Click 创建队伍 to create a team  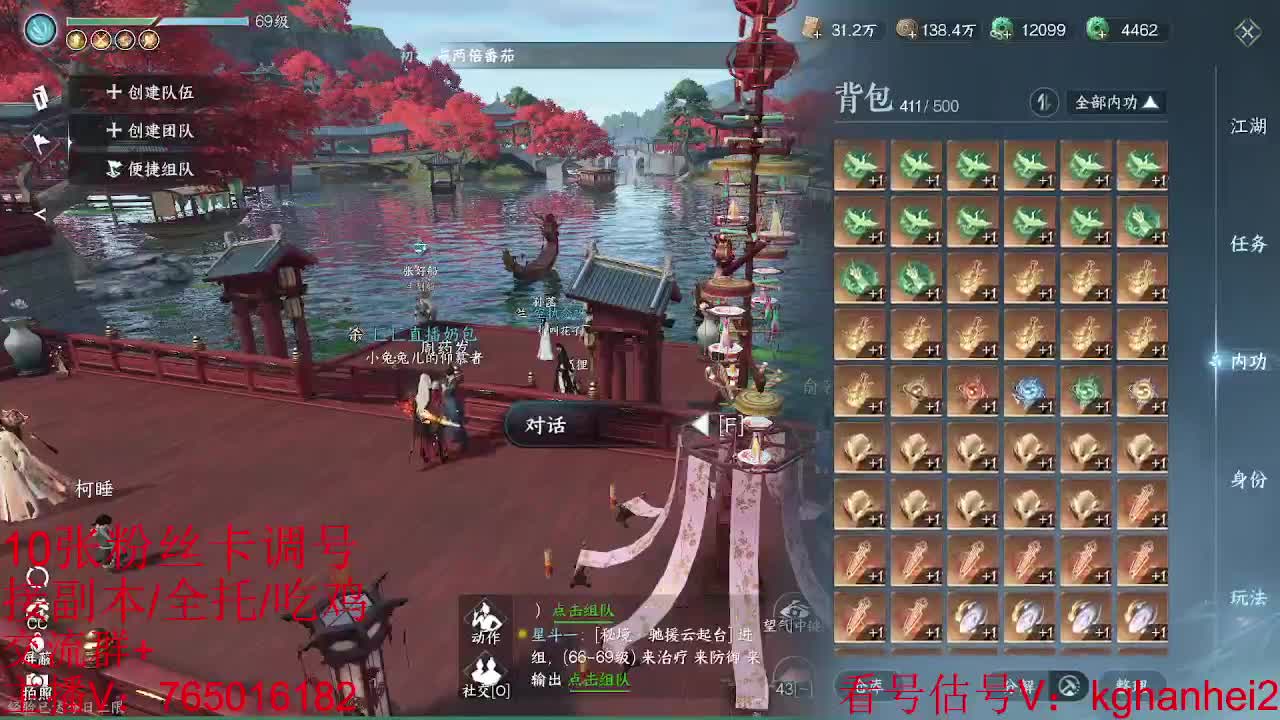148,90
